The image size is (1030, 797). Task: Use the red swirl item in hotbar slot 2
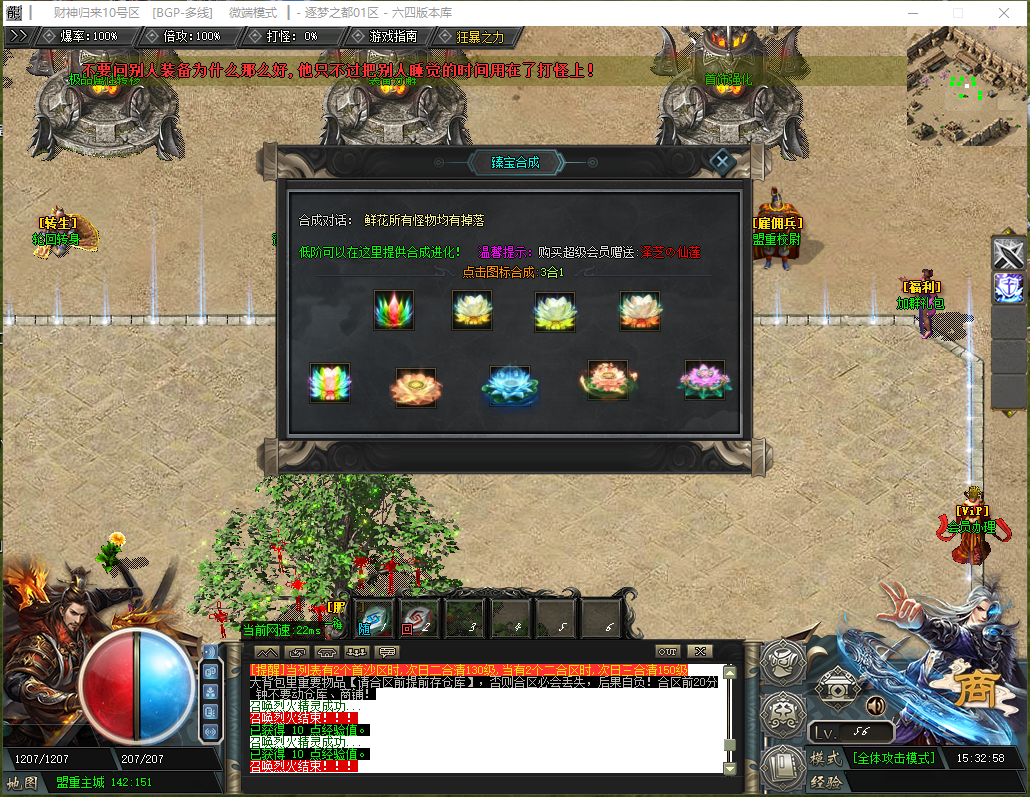(x=420, y=617)
